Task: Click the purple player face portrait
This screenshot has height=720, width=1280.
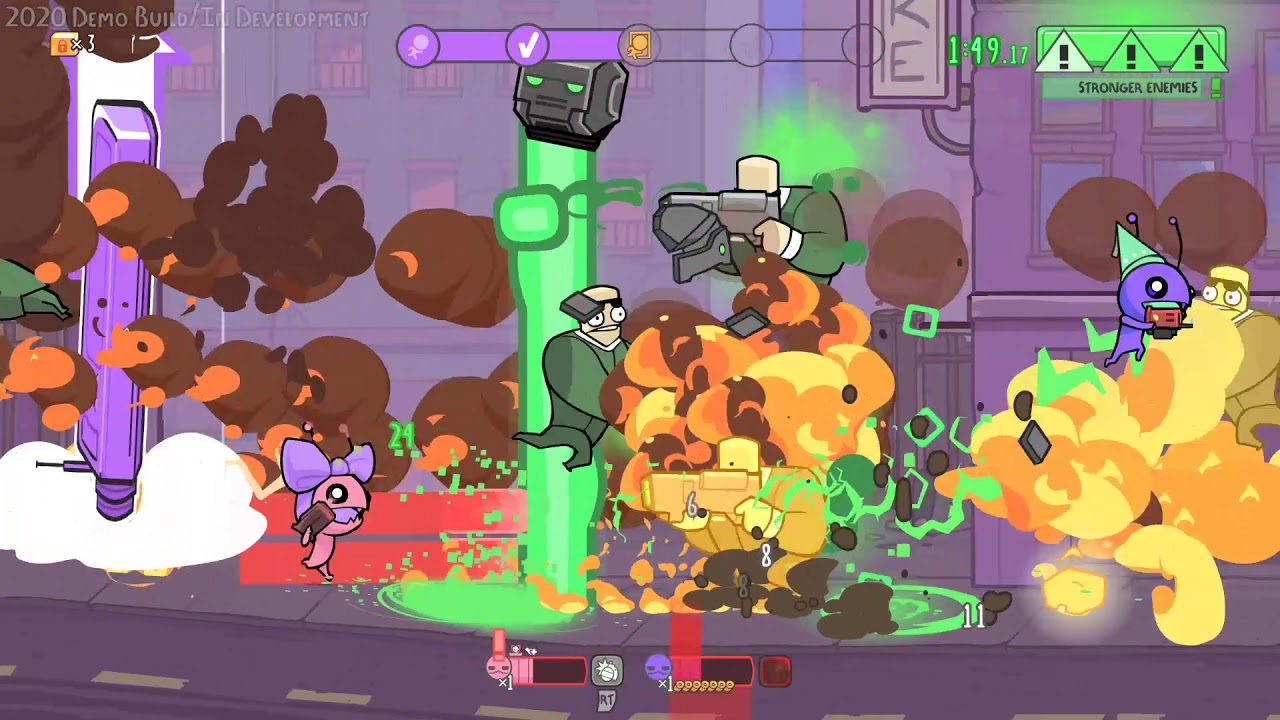Action: click(x=657, y=667)
